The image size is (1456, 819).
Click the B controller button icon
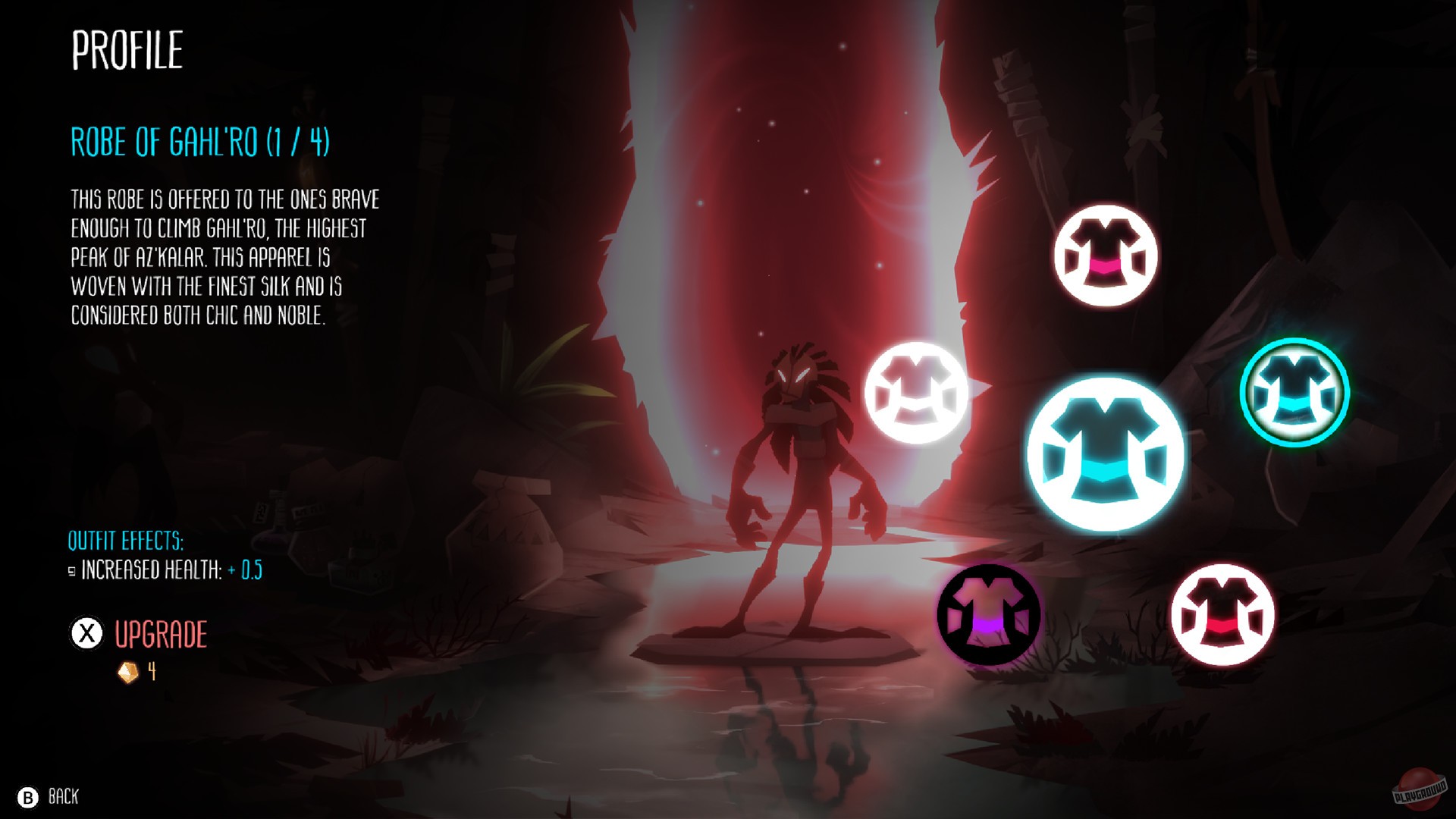pos(29,798)
